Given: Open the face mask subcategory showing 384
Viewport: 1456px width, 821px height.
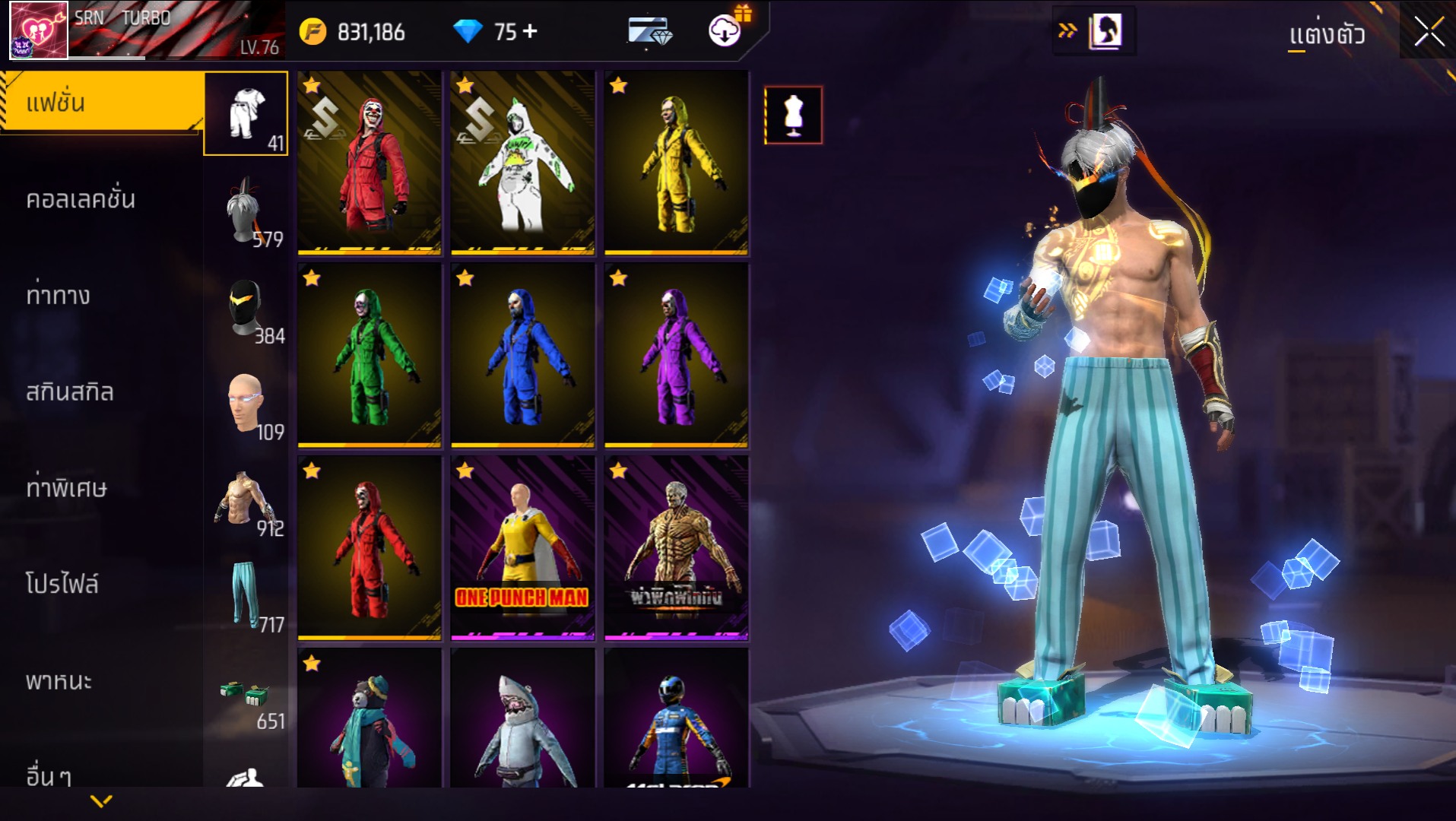Looking at the screenshot, I should [x=246, y=307].
